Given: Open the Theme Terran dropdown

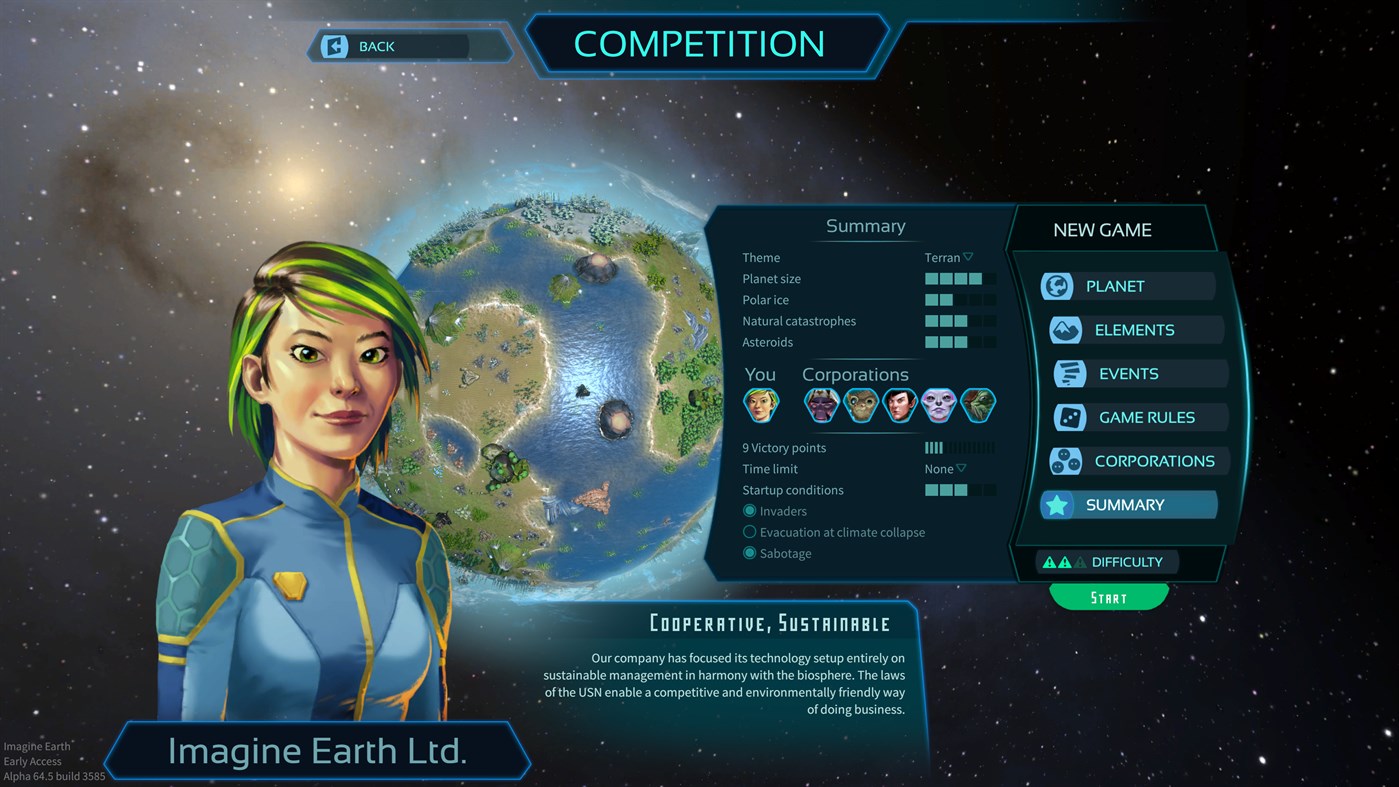Looking at the screenshot, I should pos(948,257).
